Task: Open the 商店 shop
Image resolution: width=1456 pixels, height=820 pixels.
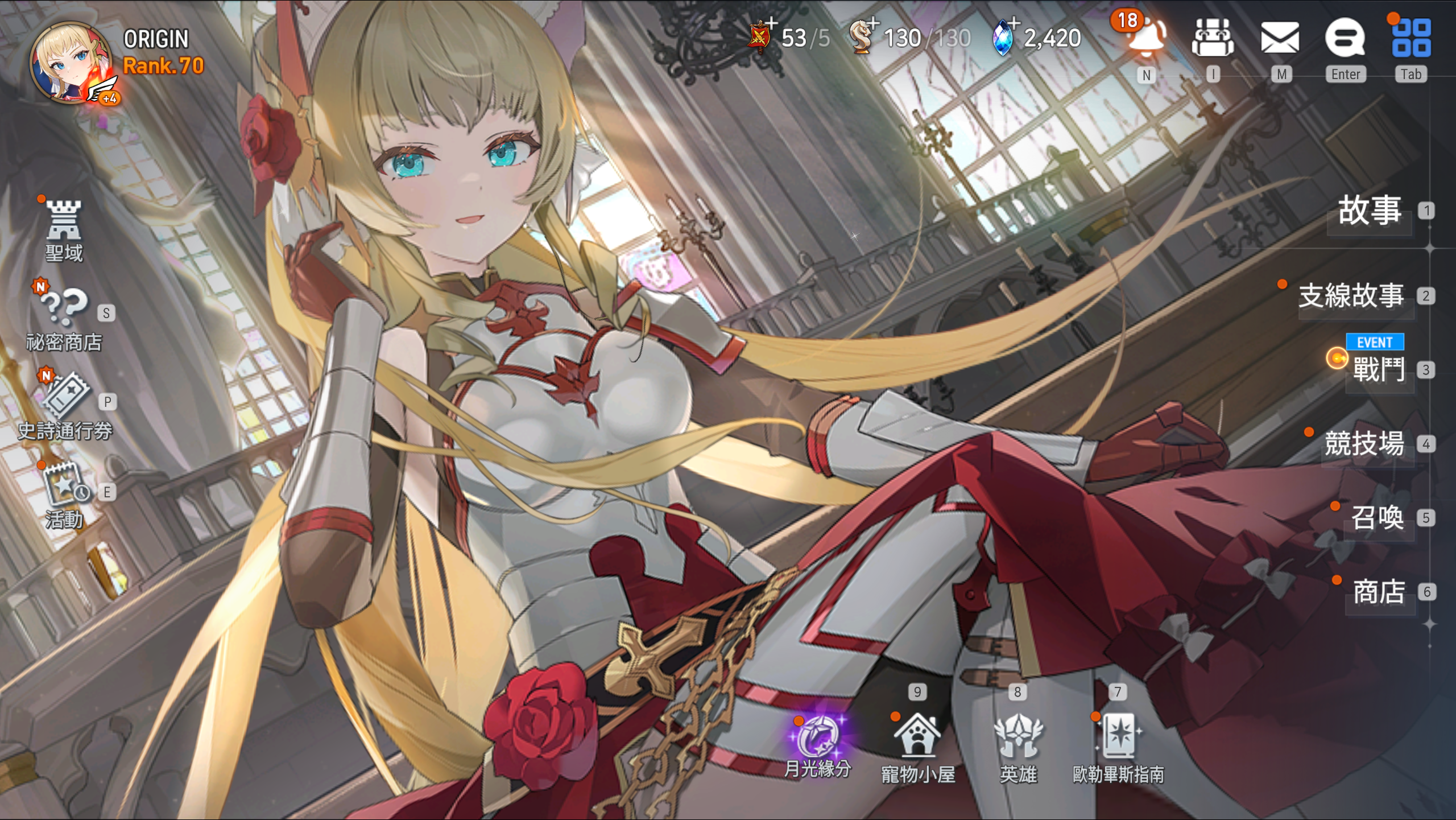Action: click(x=1379, y=592)
